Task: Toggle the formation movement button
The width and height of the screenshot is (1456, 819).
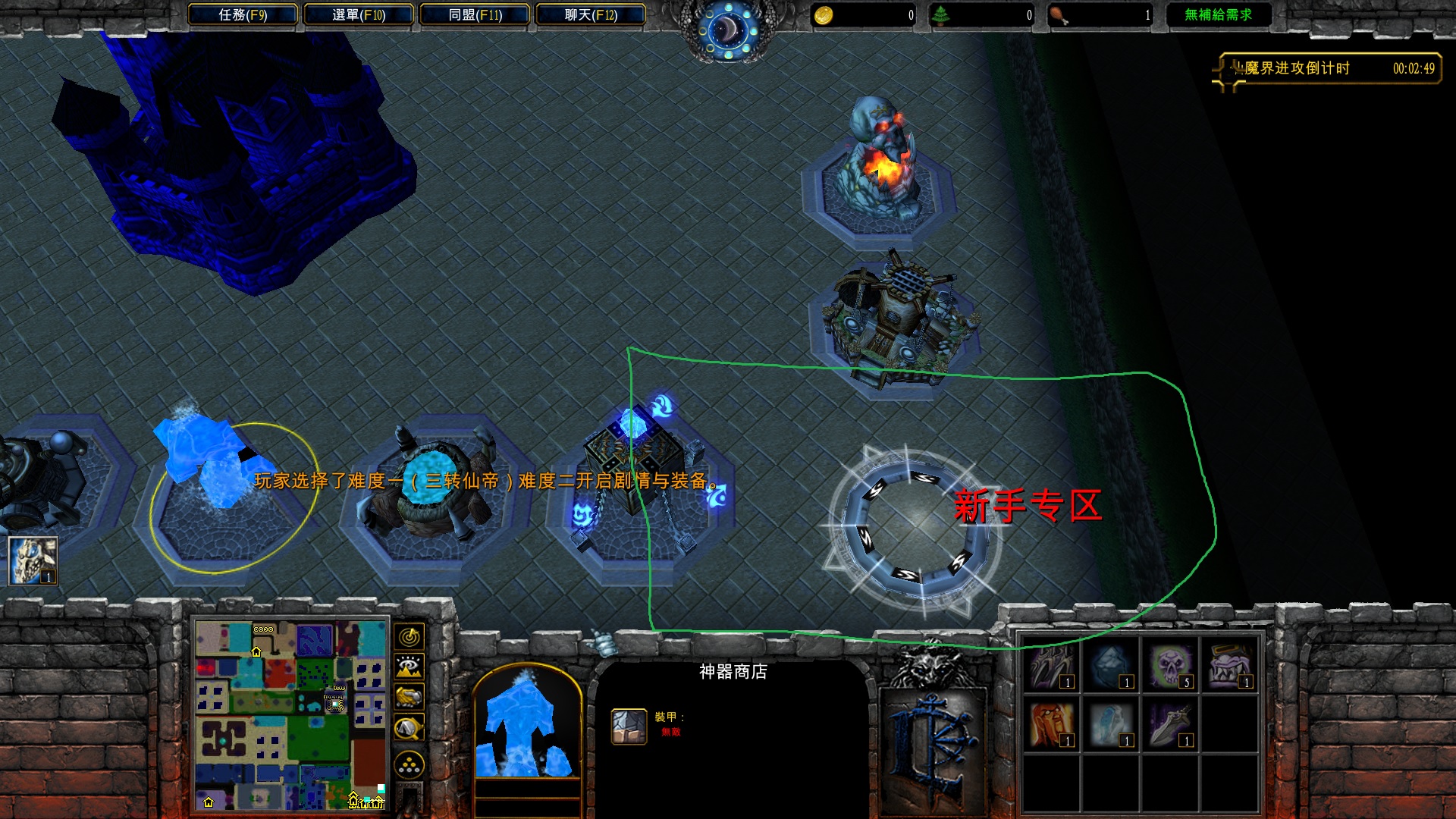Action: pos(409,764)
